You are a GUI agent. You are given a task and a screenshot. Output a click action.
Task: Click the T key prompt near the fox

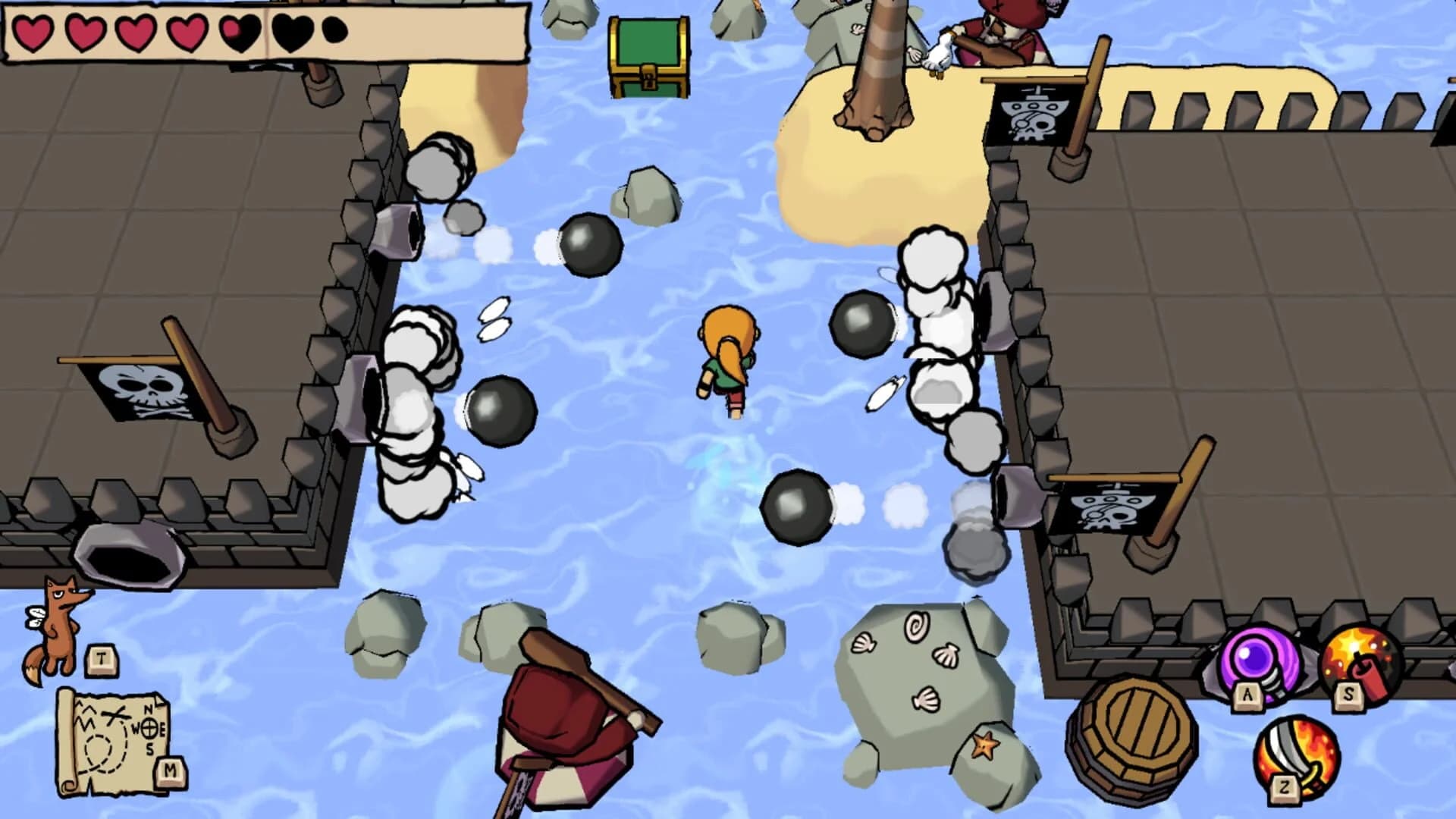[99, 658]
